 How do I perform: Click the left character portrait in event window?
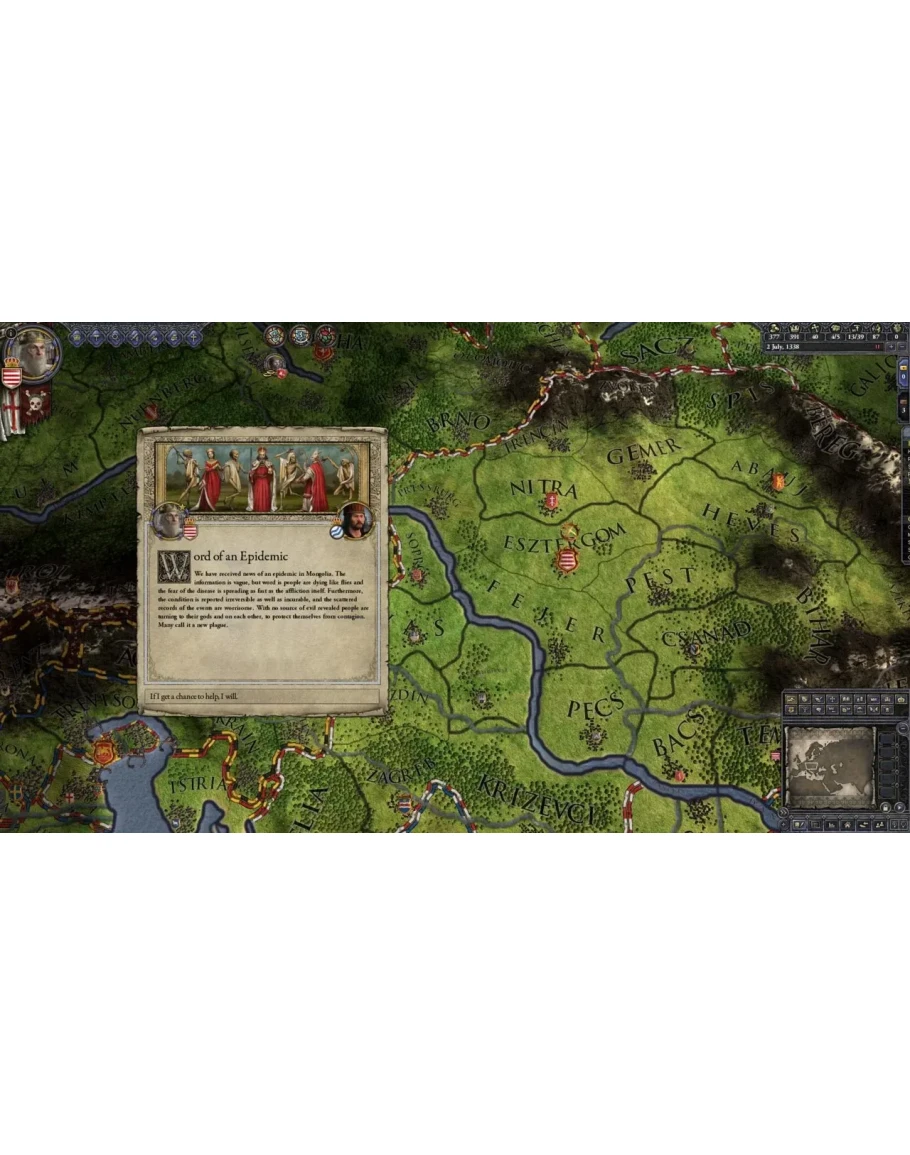point(168,520)
